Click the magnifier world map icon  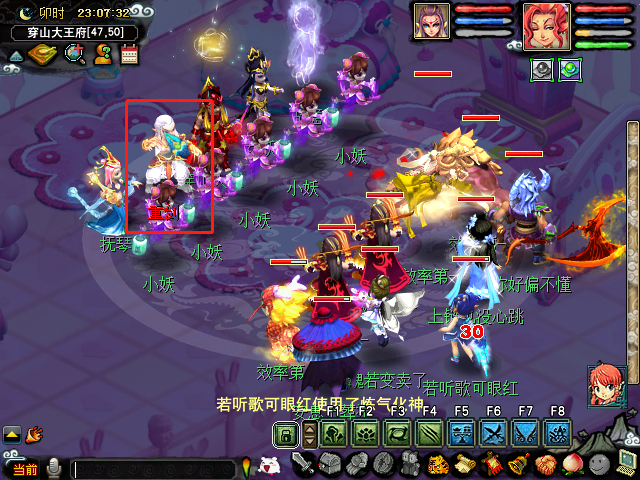(x=75, y=54)
